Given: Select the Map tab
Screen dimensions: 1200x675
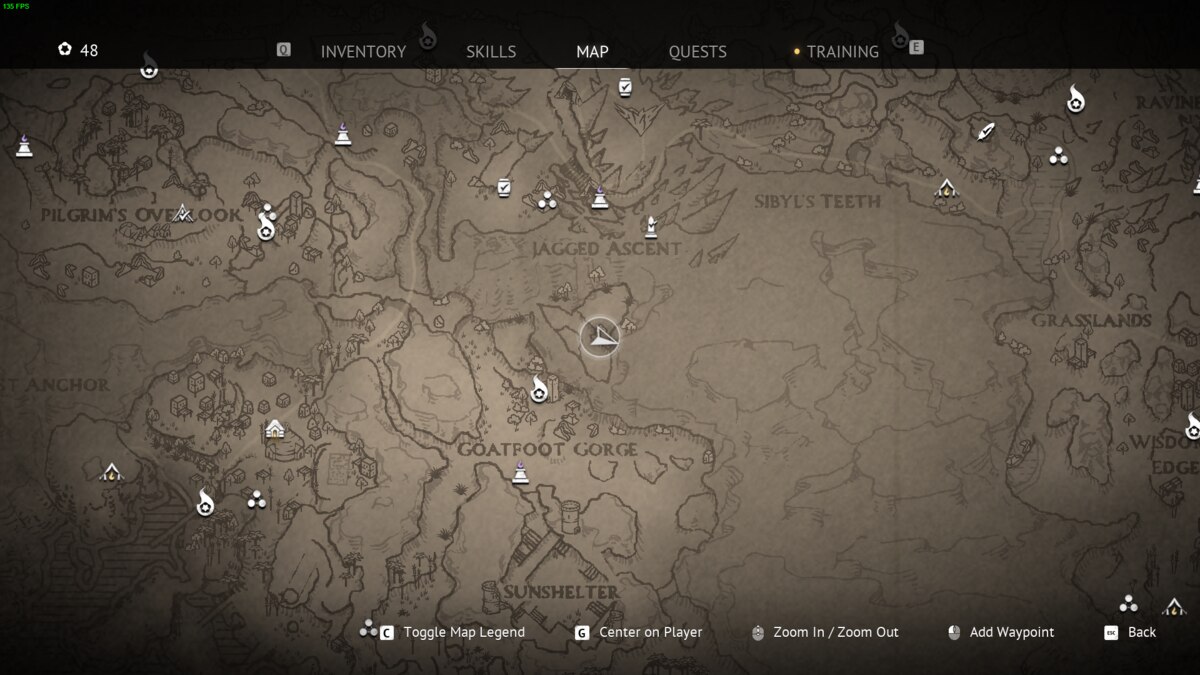Looking at the screenshot, I should pos(592,52).
